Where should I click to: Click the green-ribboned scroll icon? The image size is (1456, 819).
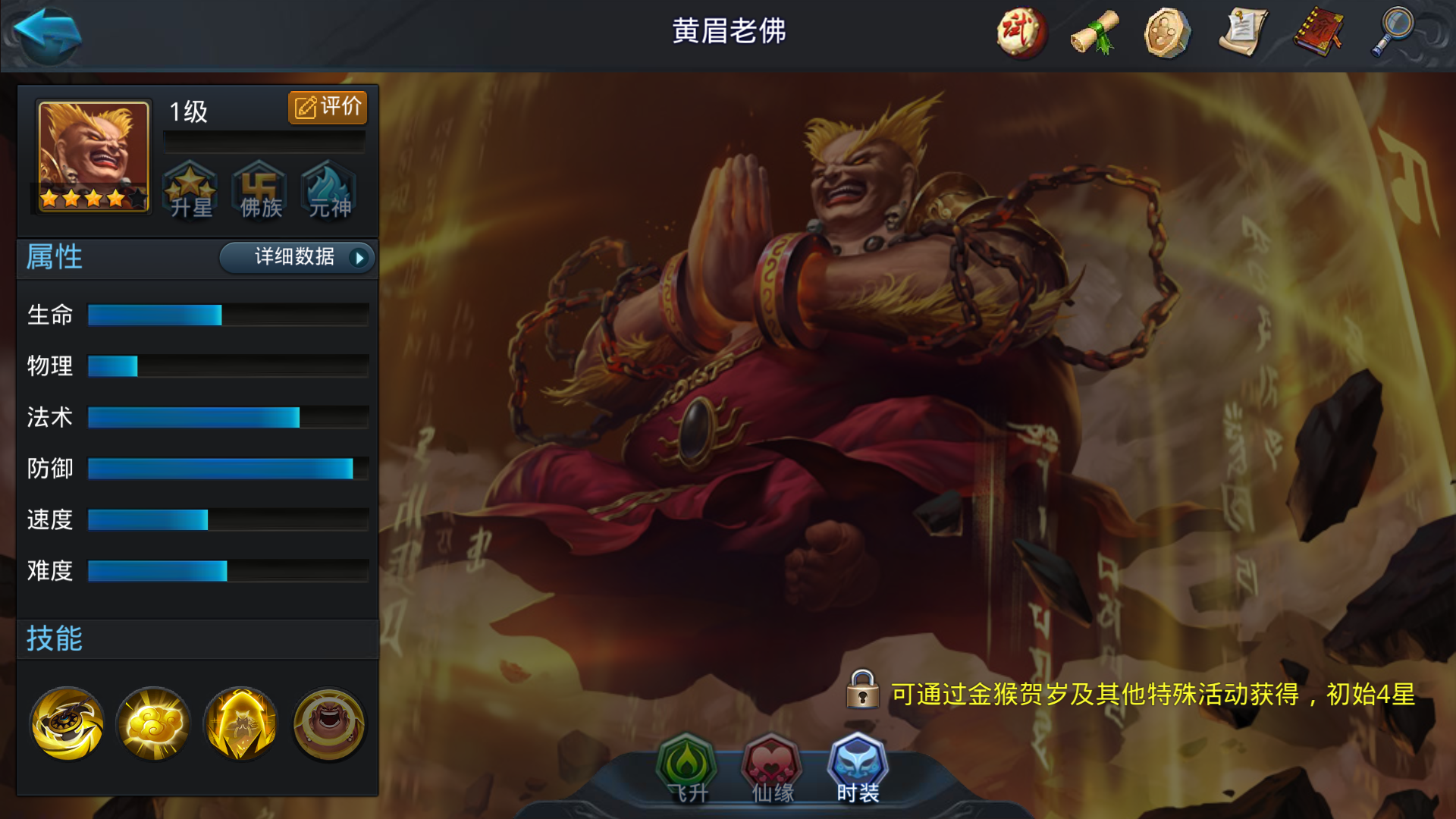(x=1093, y=33)
